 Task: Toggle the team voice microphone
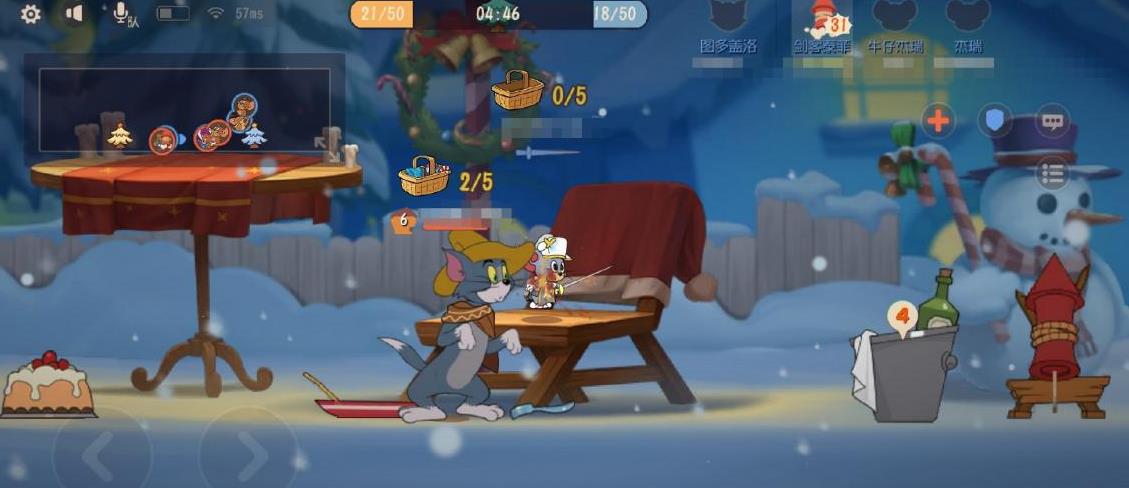pyautogui.click(x=123, y=14)
